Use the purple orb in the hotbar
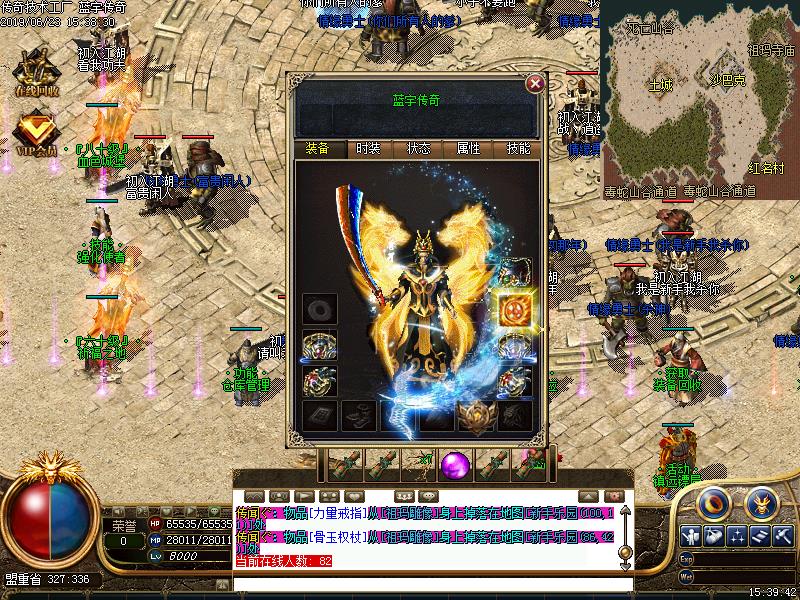Image resolution: width=800 pixels, height=600 pixels. coord(456,464)
